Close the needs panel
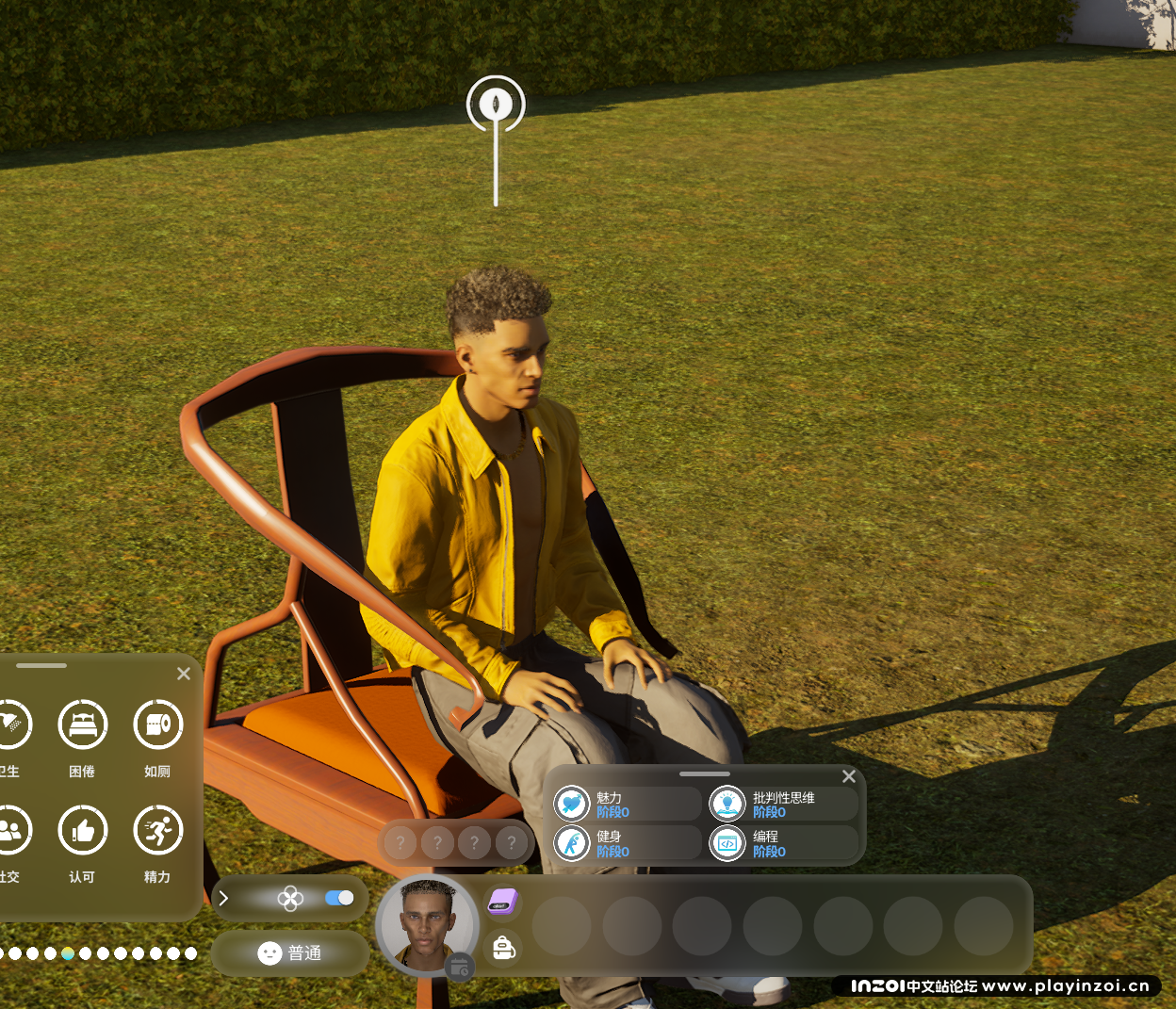The height and width of the screenshot is (1009, 1176). [x=184, y=674]
